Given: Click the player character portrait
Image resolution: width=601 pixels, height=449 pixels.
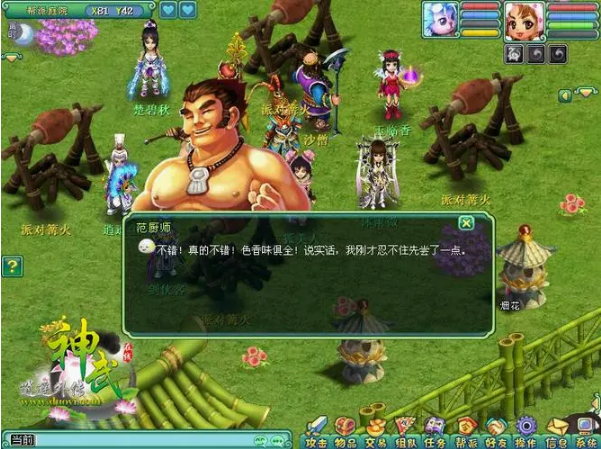Looking at the screenshot, I should click(x=524, y=20).
